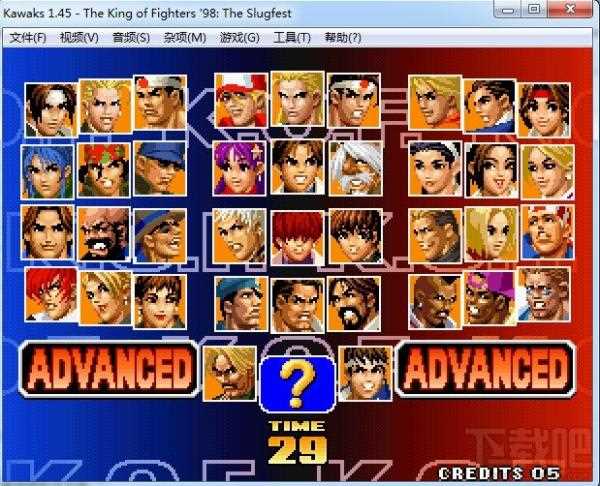Screen dimensions: 600x486
Task: Close the Kawaks emulator window
Action: pos(575,10)
